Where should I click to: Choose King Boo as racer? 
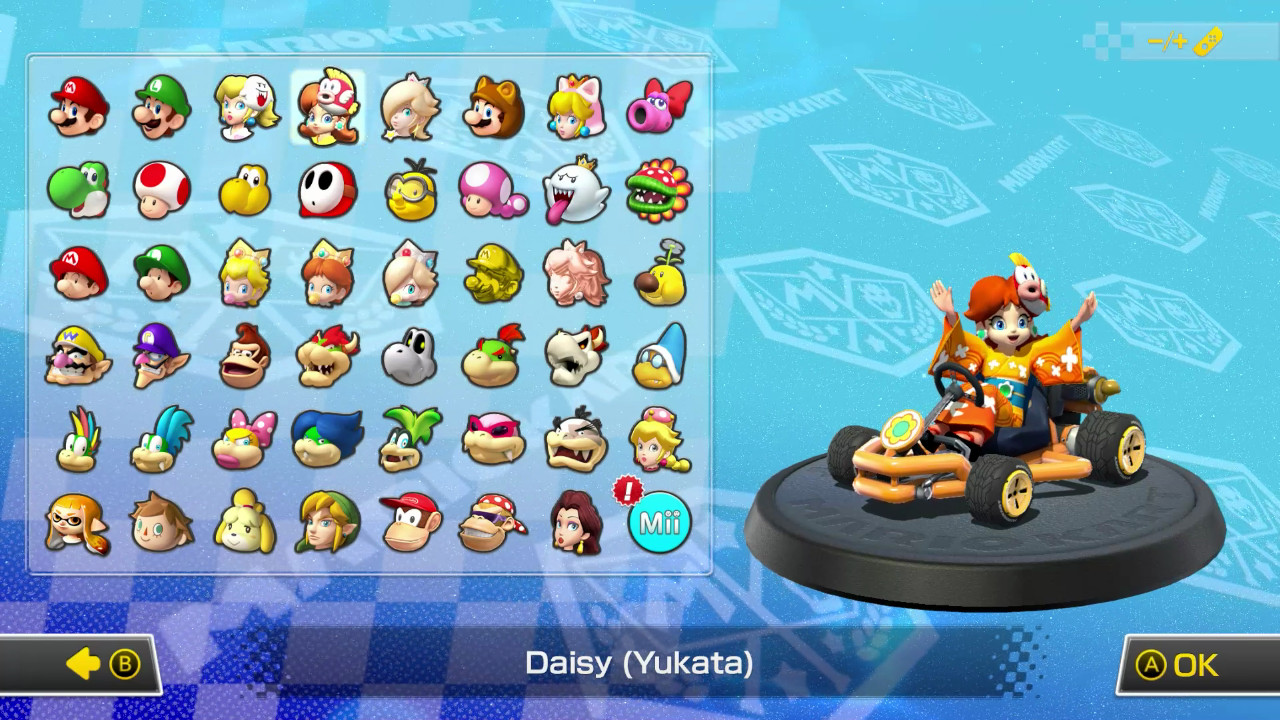pos(574,190)
